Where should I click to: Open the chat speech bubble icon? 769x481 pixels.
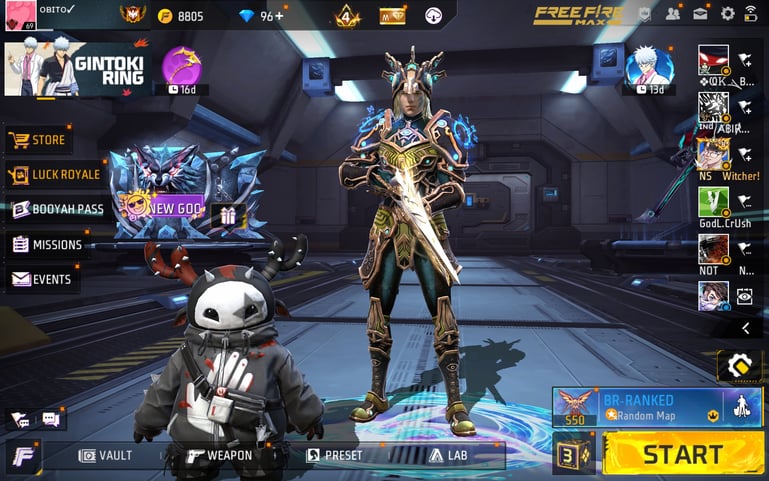pos(50,420)
